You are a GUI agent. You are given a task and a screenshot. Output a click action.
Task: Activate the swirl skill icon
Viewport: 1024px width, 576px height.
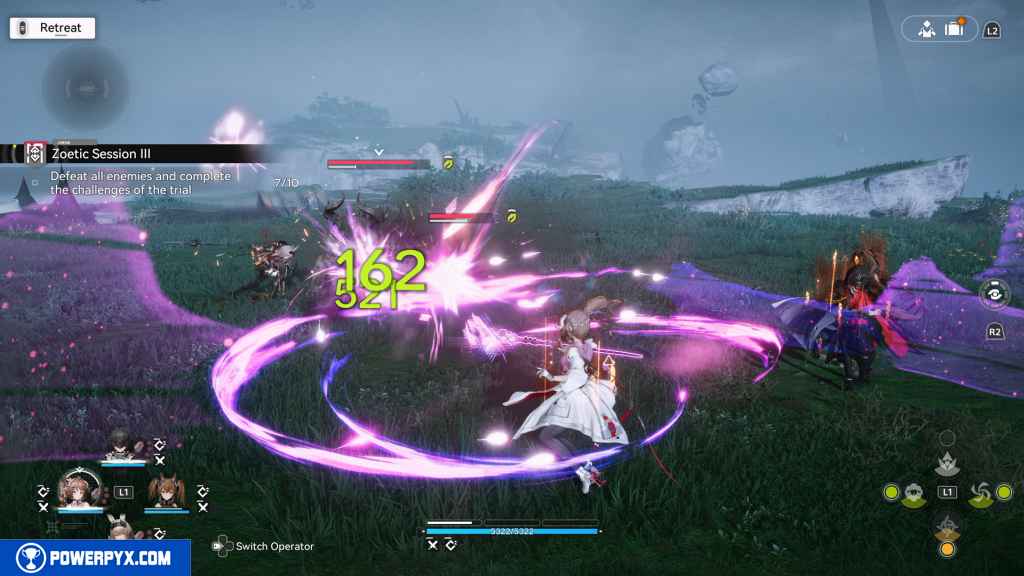(x=978, y=492)
